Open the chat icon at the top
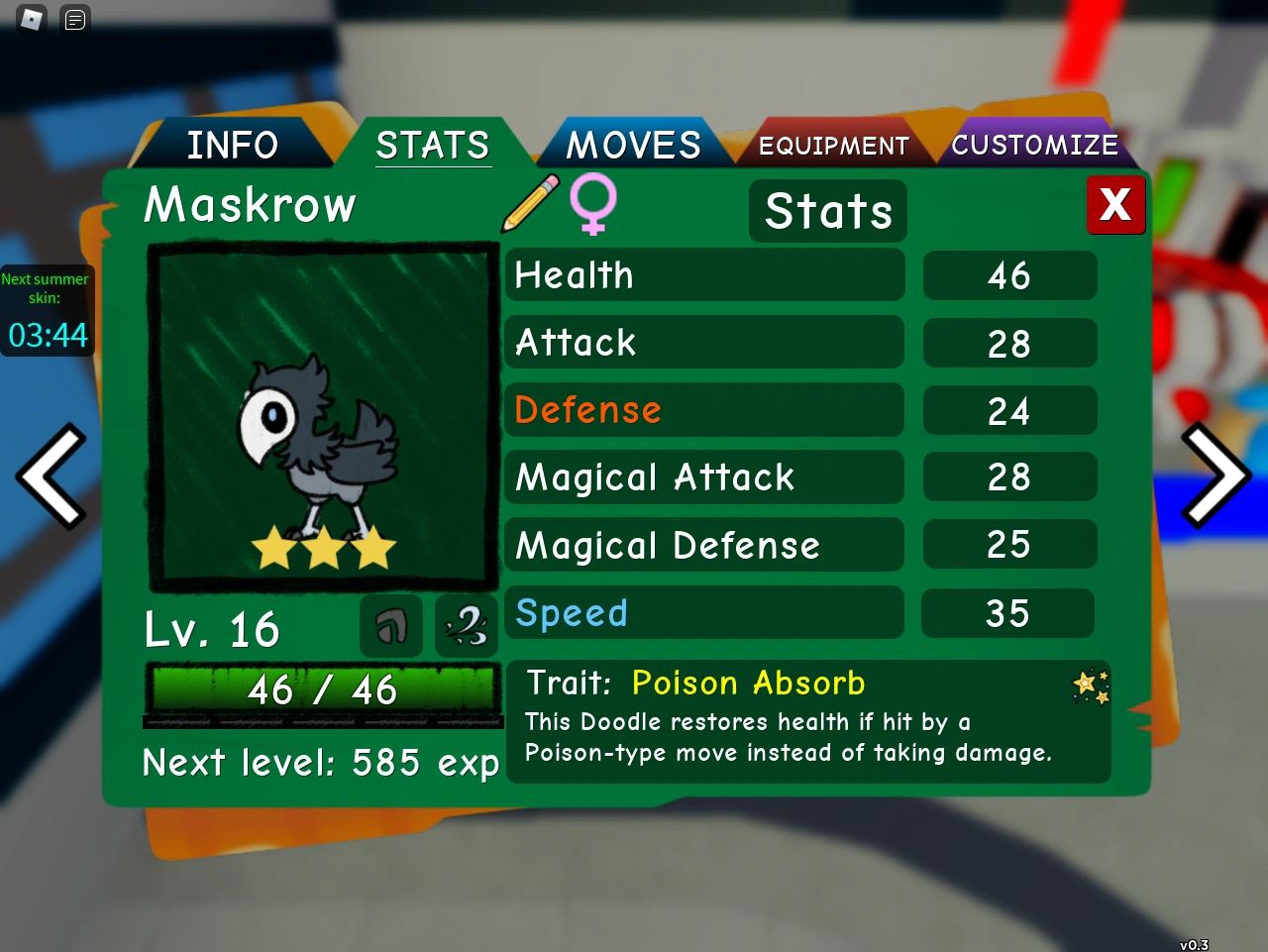This screenshot has width=1268, height=952. pos(74,19)
